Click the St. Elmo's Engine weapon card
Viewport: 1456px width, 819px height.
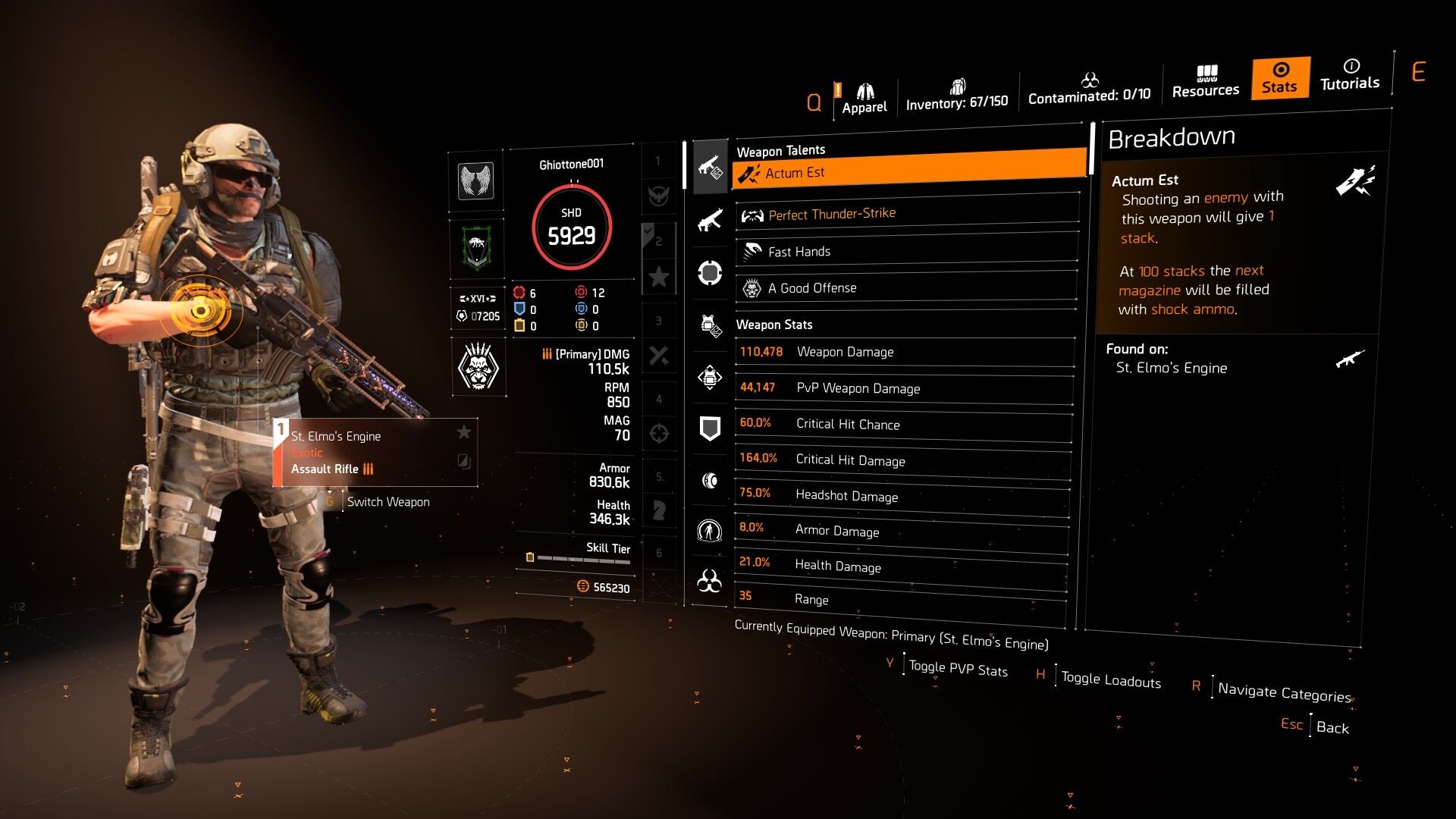point(375,453)
